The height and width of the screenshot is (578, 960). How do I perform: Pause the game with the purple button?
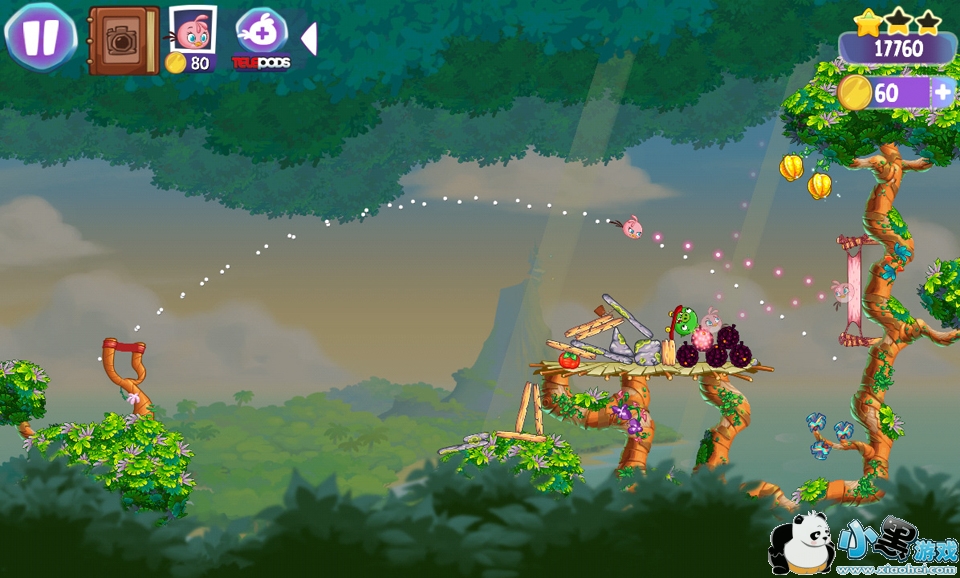(x=41, y=36)
